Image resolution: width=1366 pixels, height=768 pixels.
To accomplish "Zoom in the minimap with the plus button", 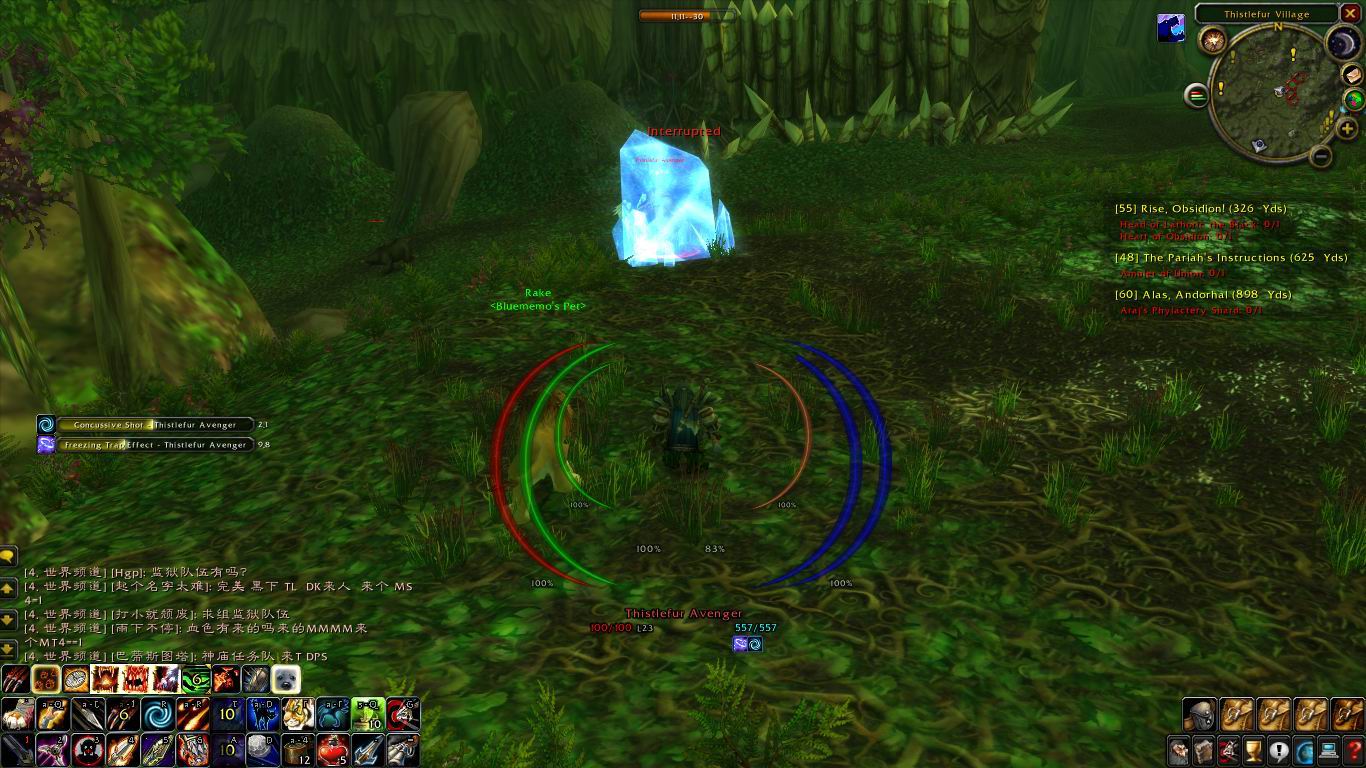I will pyautogui.click(x=1347, y=127).
